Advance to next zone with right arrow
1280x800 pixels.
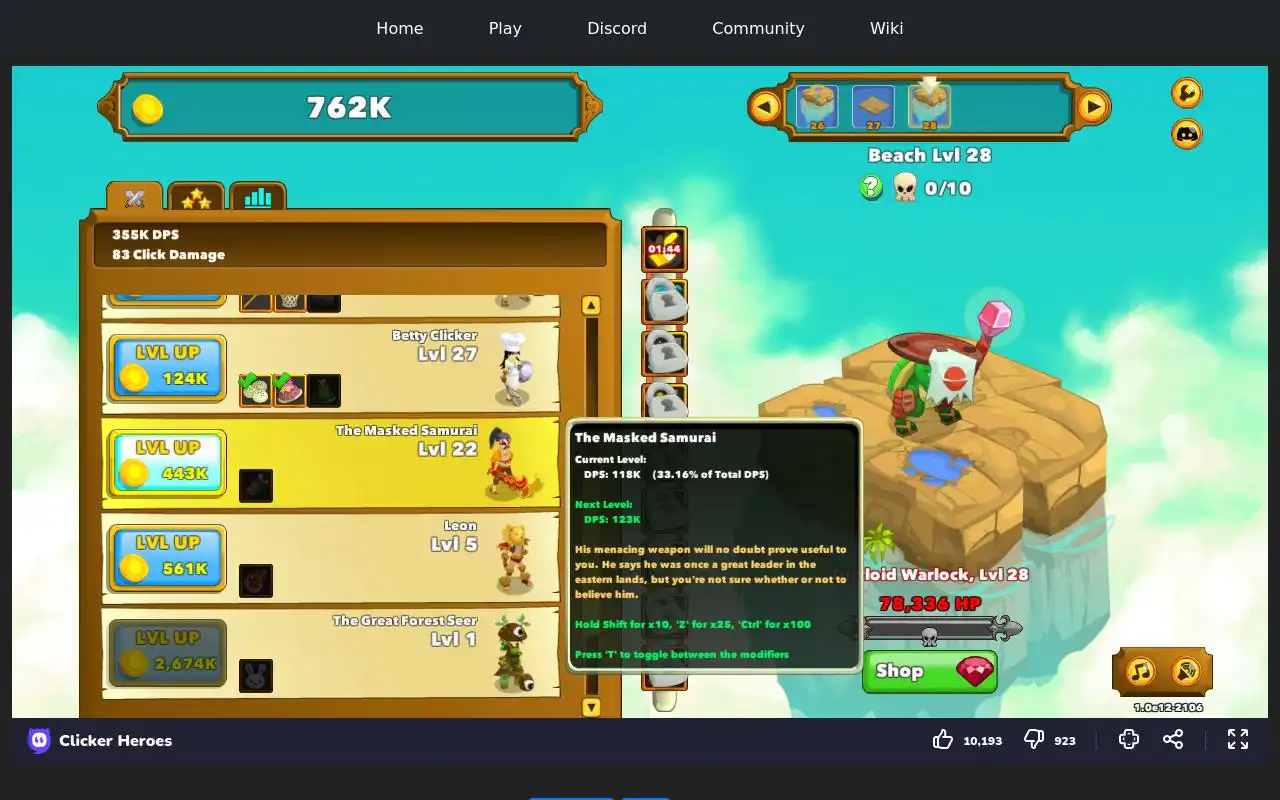click(x=1093, y=106)
